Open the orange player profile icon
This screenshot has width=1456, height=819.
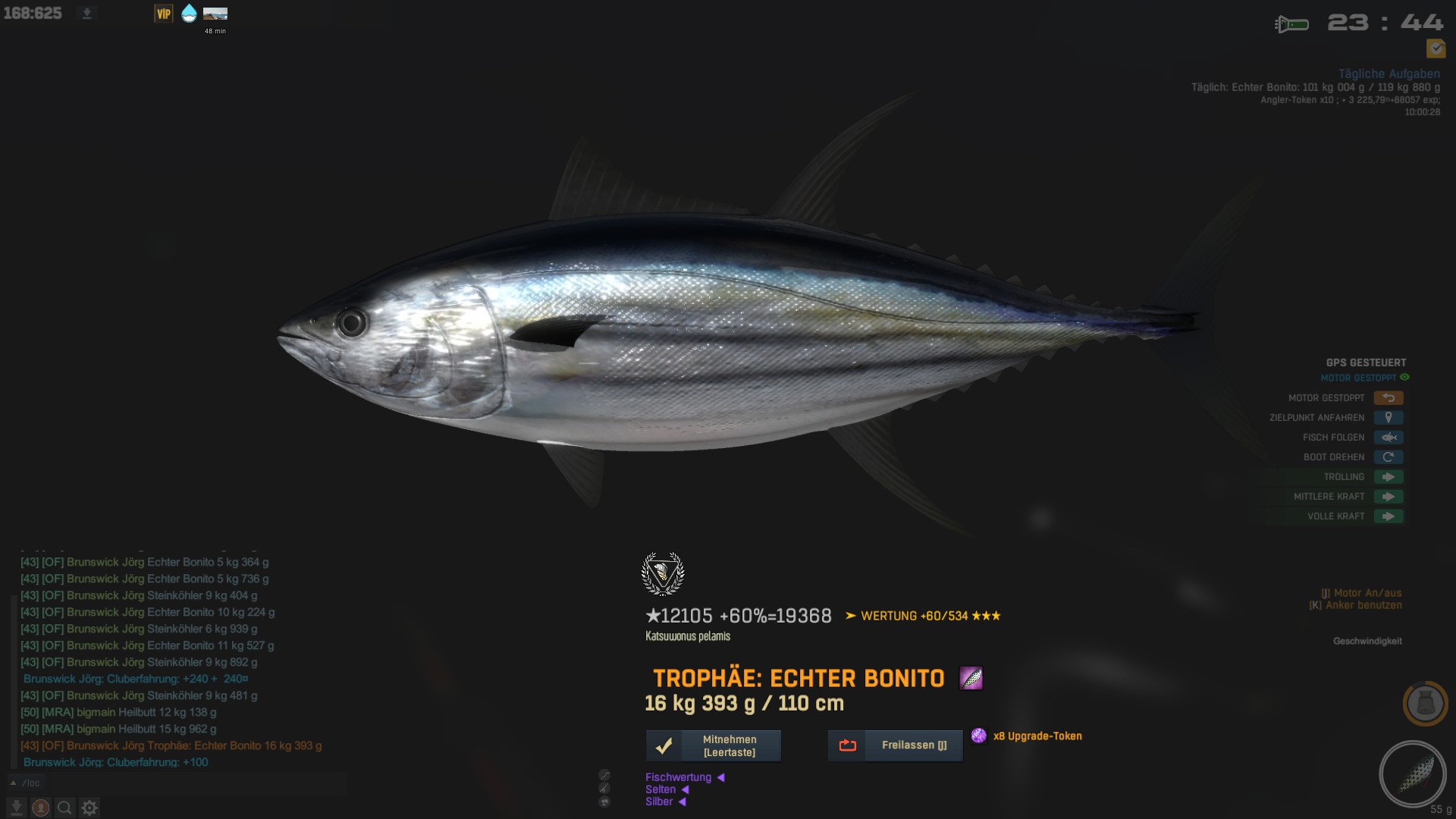pos(41,808)
